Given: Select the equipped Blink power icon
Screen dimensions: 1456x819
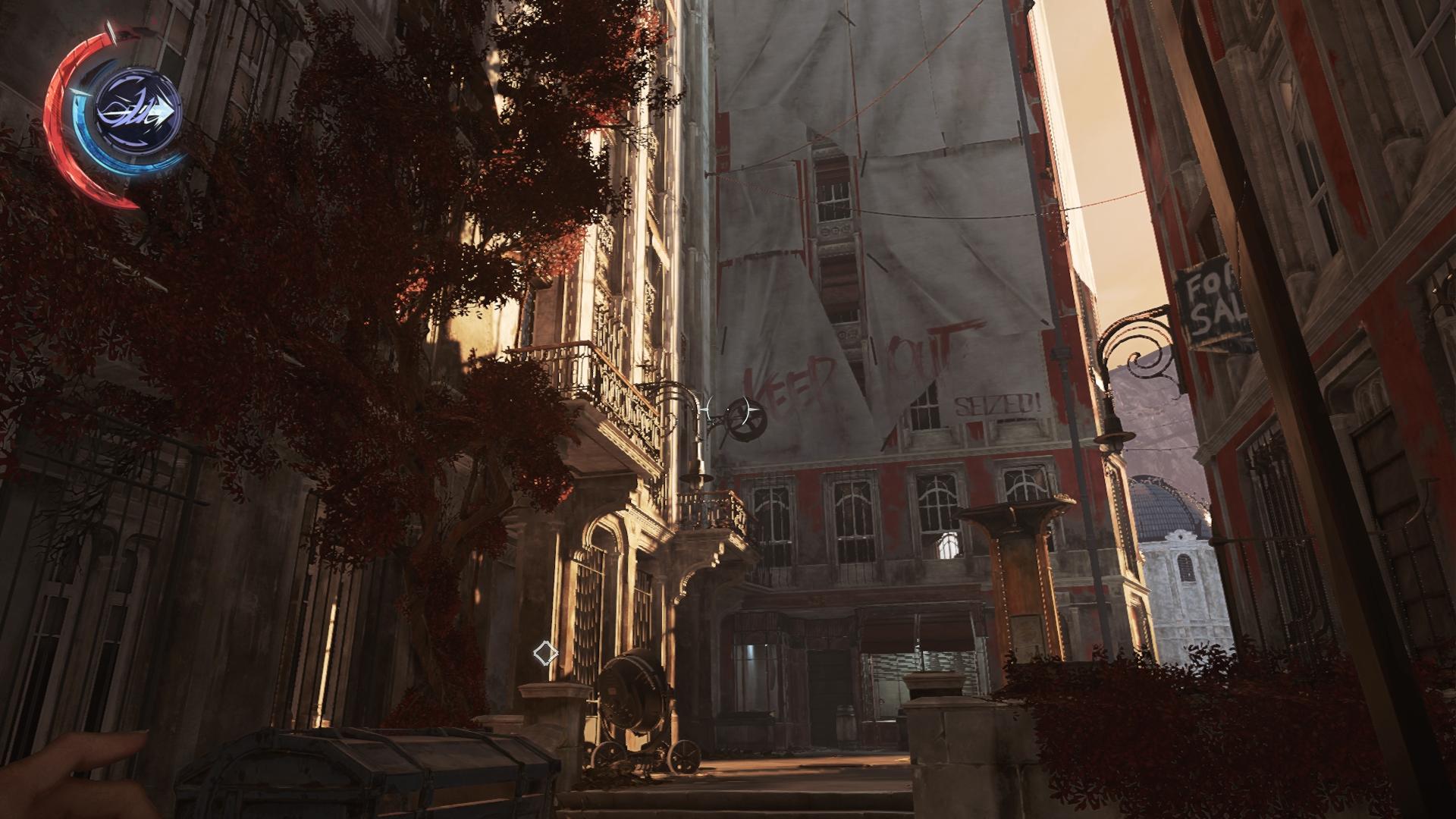Looking at the screenshot, I should (x=138, y=114).
